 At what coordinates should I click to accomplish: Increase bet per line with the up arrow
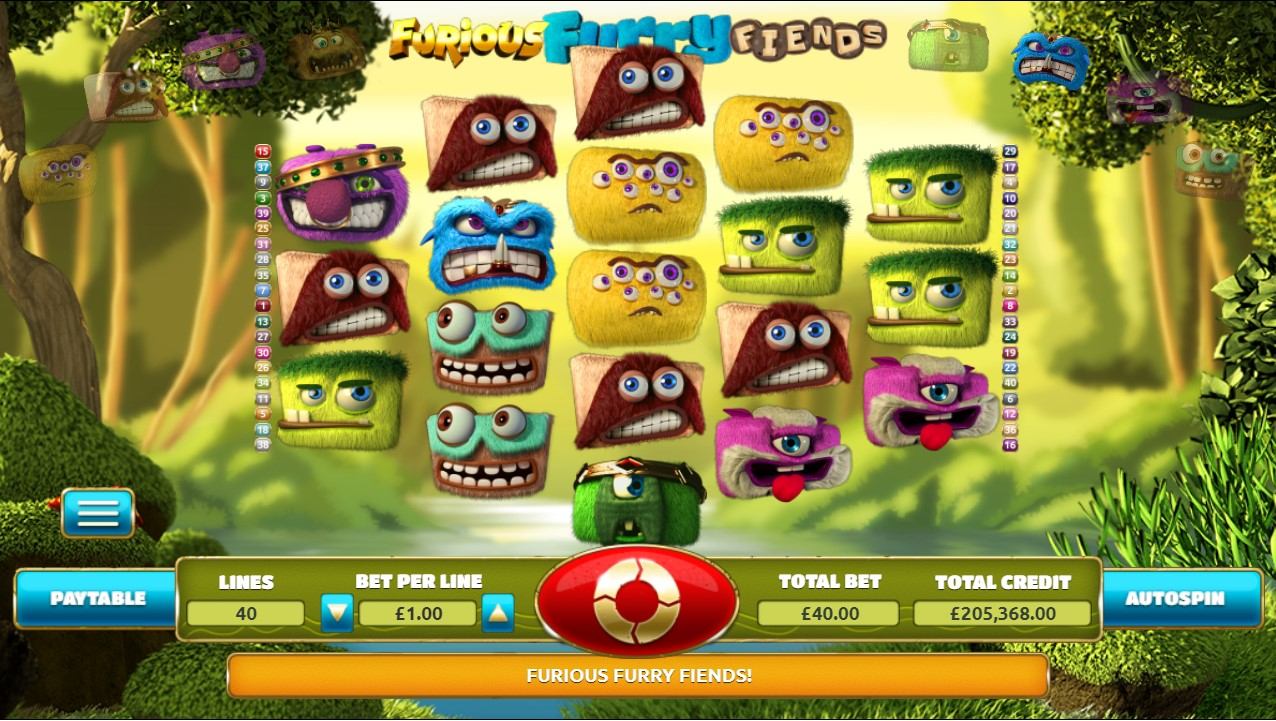[x=497, y=613]
